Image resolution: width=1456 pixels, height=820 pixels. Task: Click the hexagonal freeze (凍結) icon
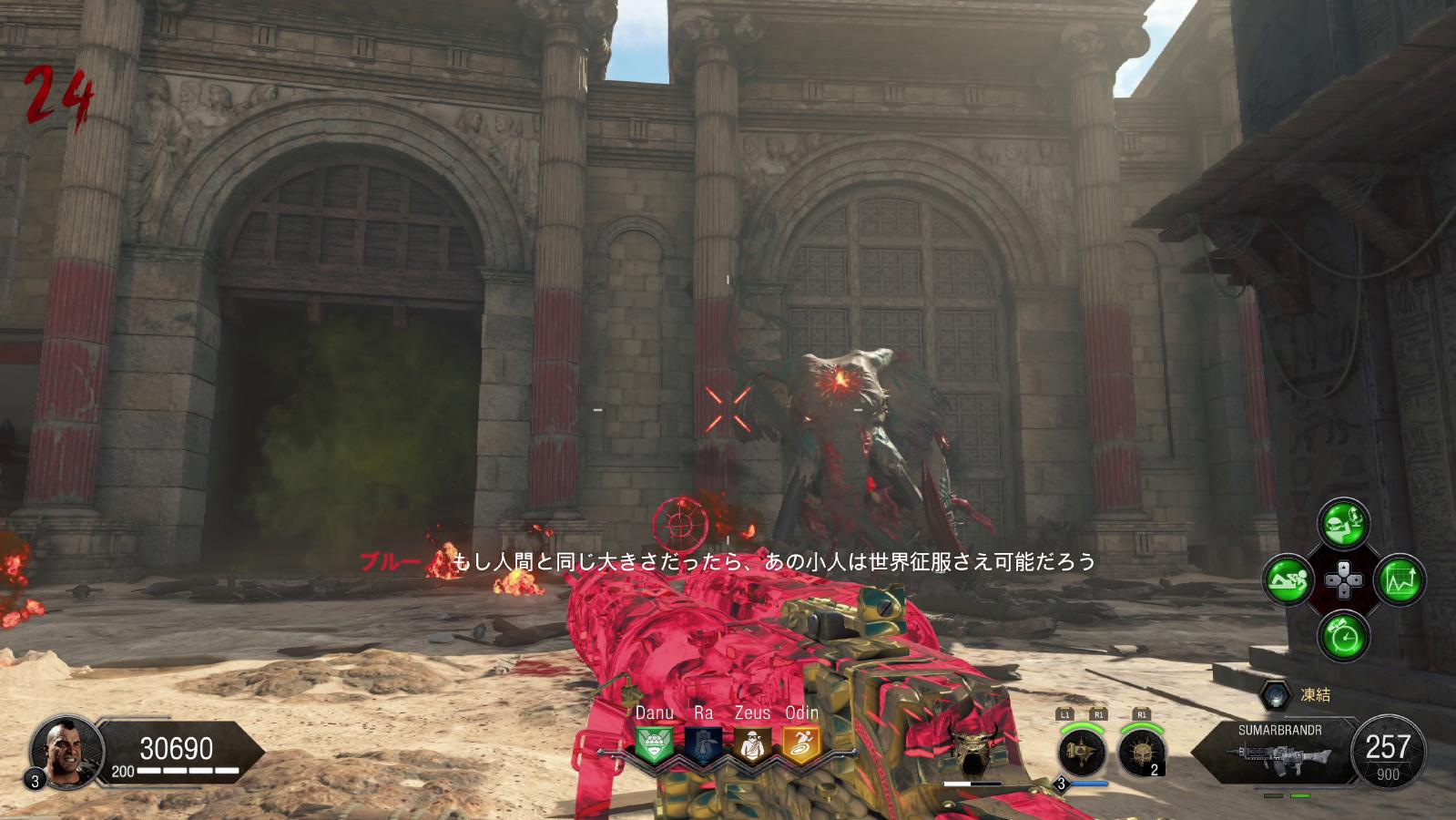(x=1275, y=695)
